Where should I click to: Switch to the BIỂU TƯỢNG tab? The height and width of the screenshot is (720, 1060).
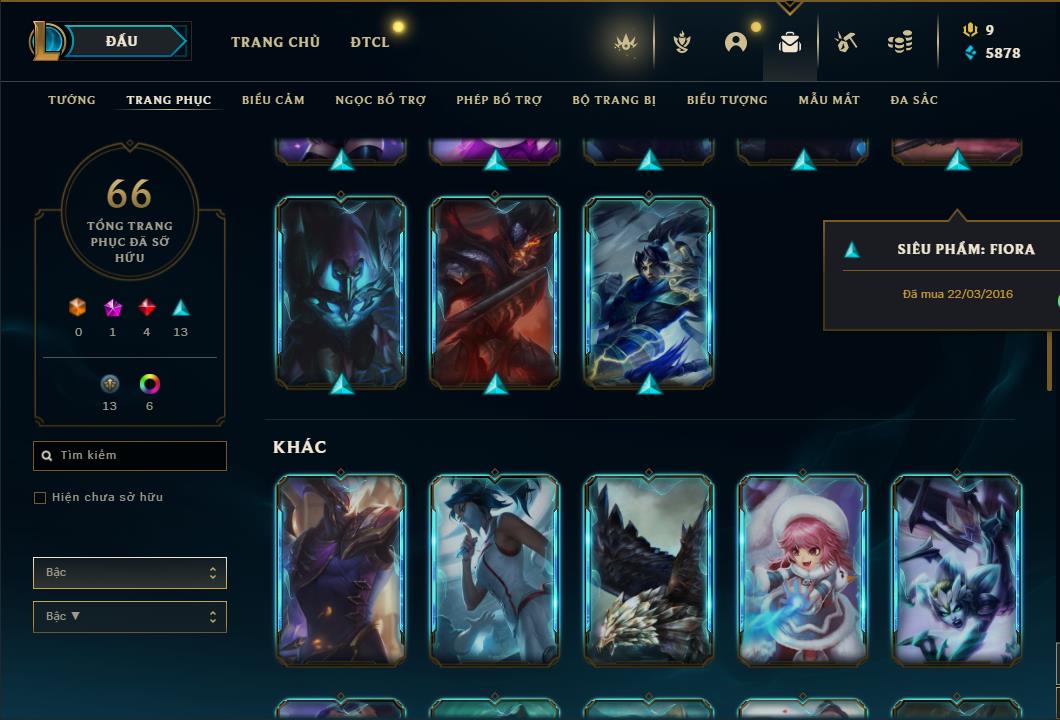coord(727,100)
